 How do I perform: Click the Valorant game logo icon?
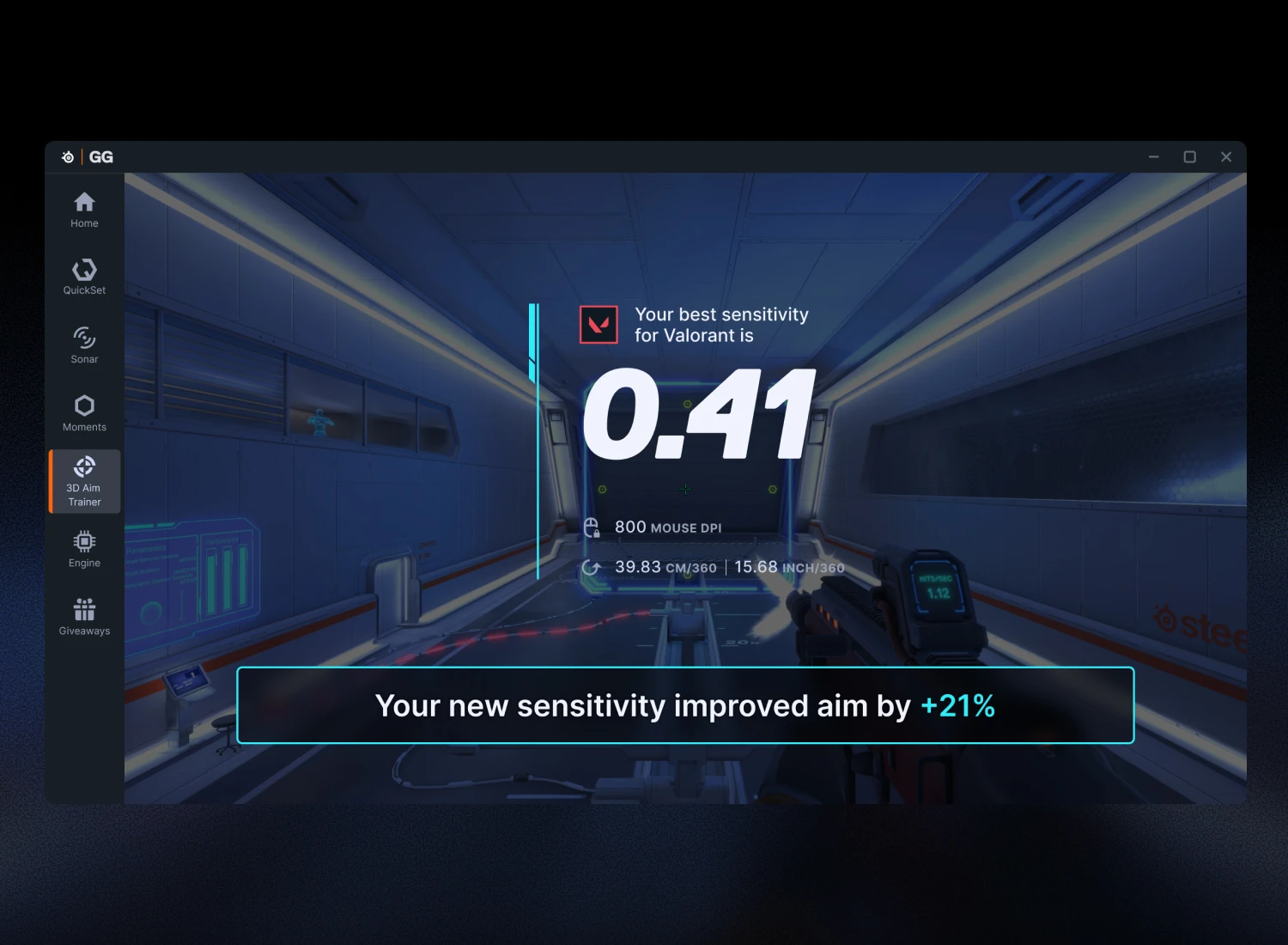(598, 324)
